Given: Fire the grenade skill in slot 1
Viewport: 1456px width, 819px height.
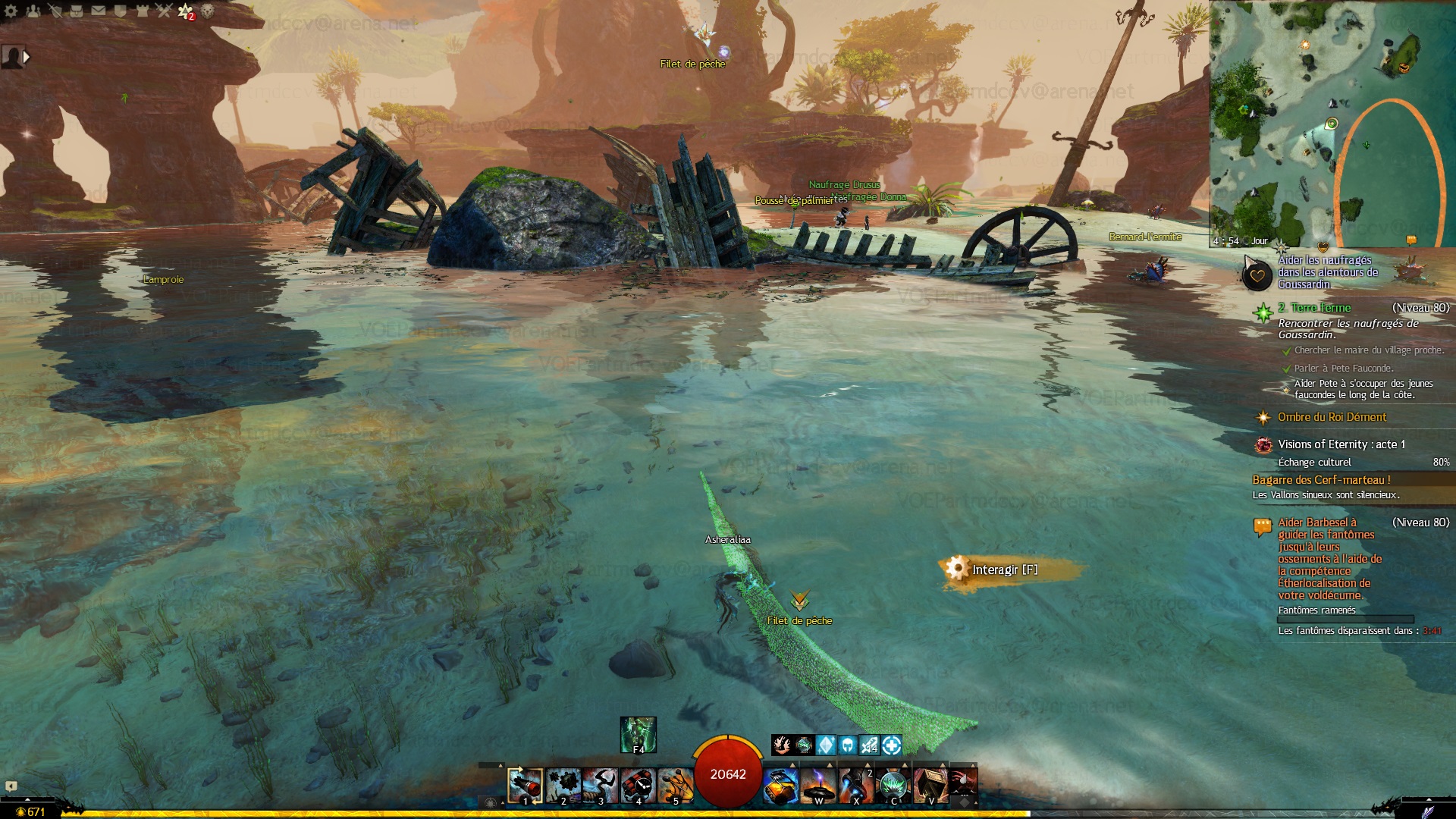Looking at the screenshot, I should click(525, 785).
